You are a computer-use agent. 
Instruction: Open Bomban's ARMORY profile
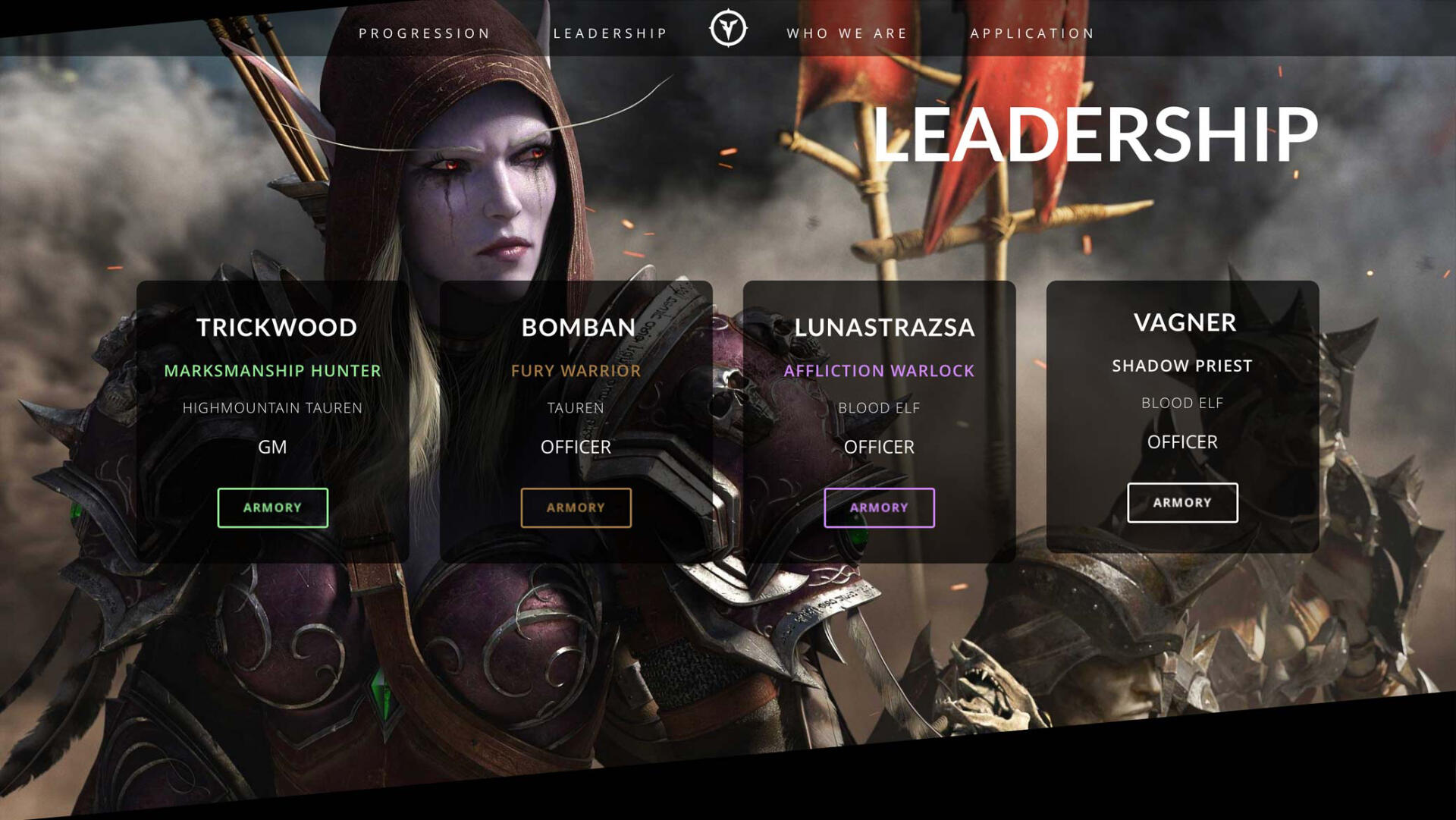point(576,507)
